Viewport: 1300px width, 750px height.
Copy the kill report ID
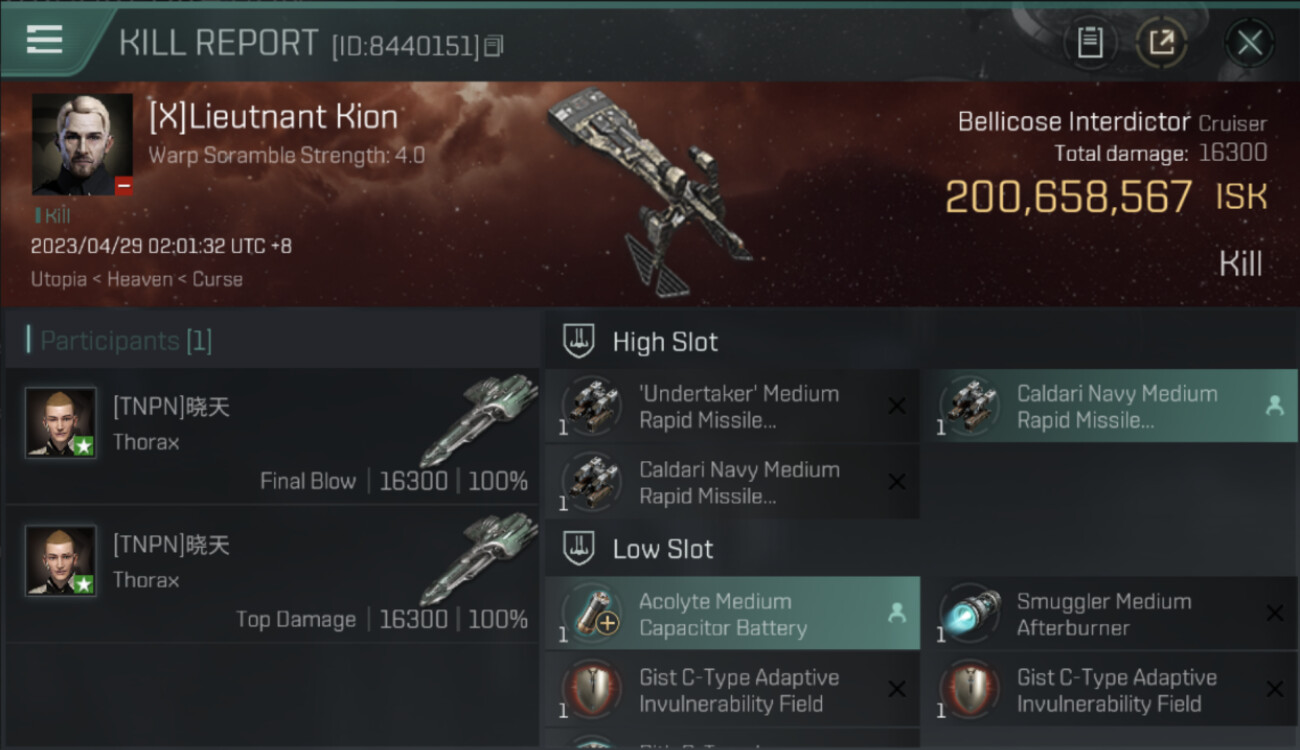coord(494,46)
